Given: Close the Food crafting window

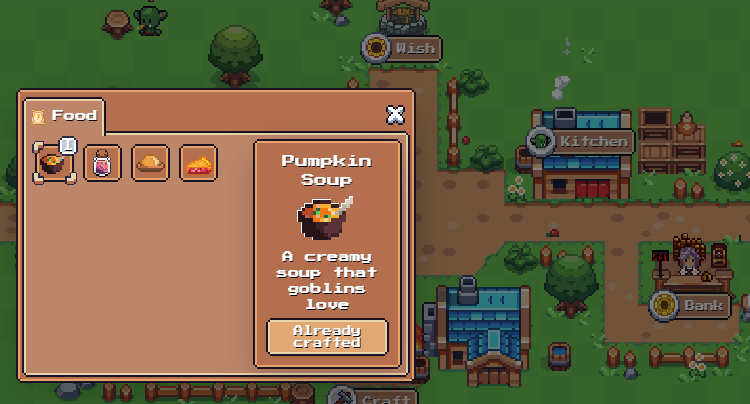Looking at the screenshot, I should 395,114.
